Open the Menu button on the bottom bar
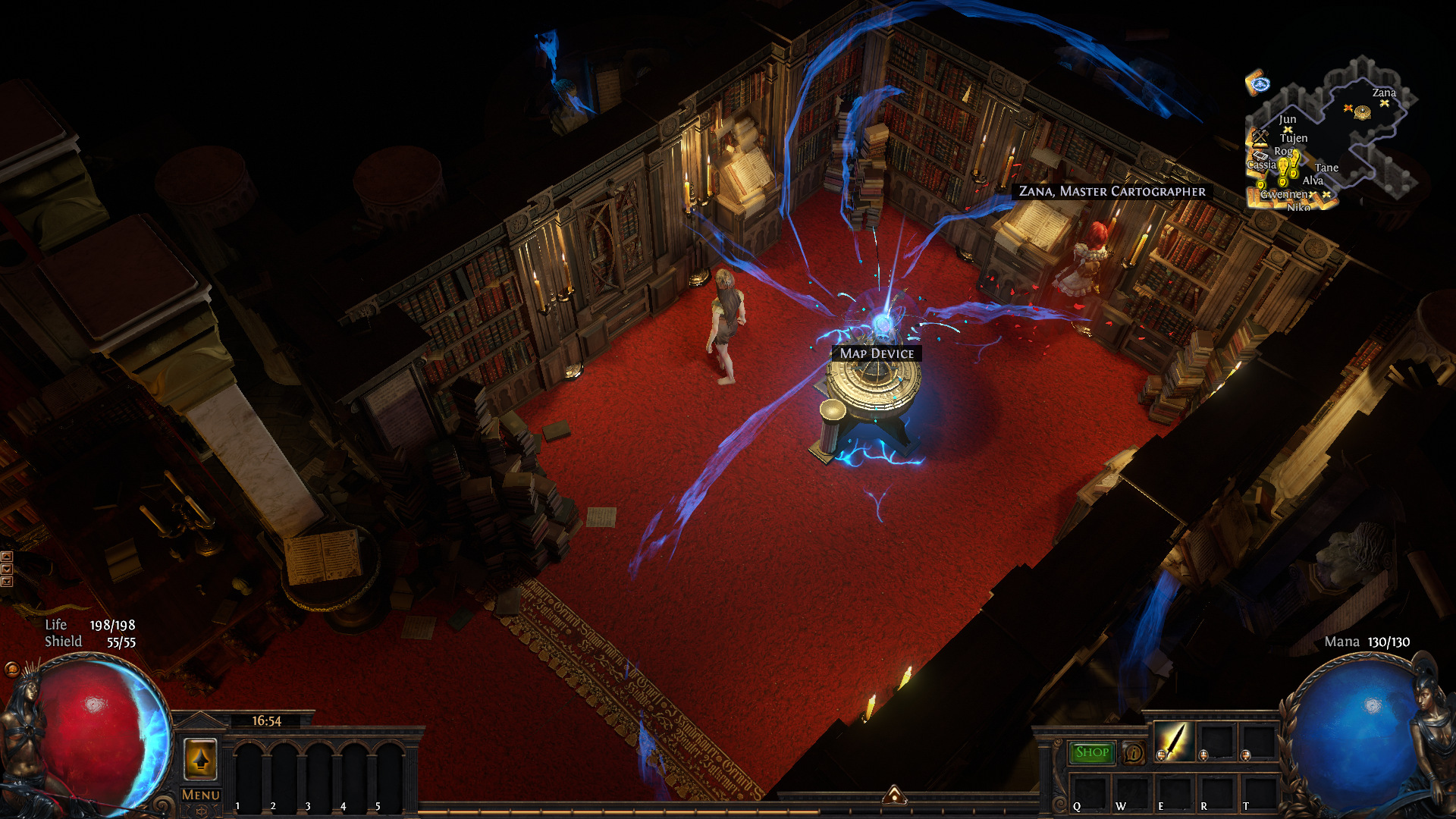Screen dimensions: 1456x819 tap(201, 795)
